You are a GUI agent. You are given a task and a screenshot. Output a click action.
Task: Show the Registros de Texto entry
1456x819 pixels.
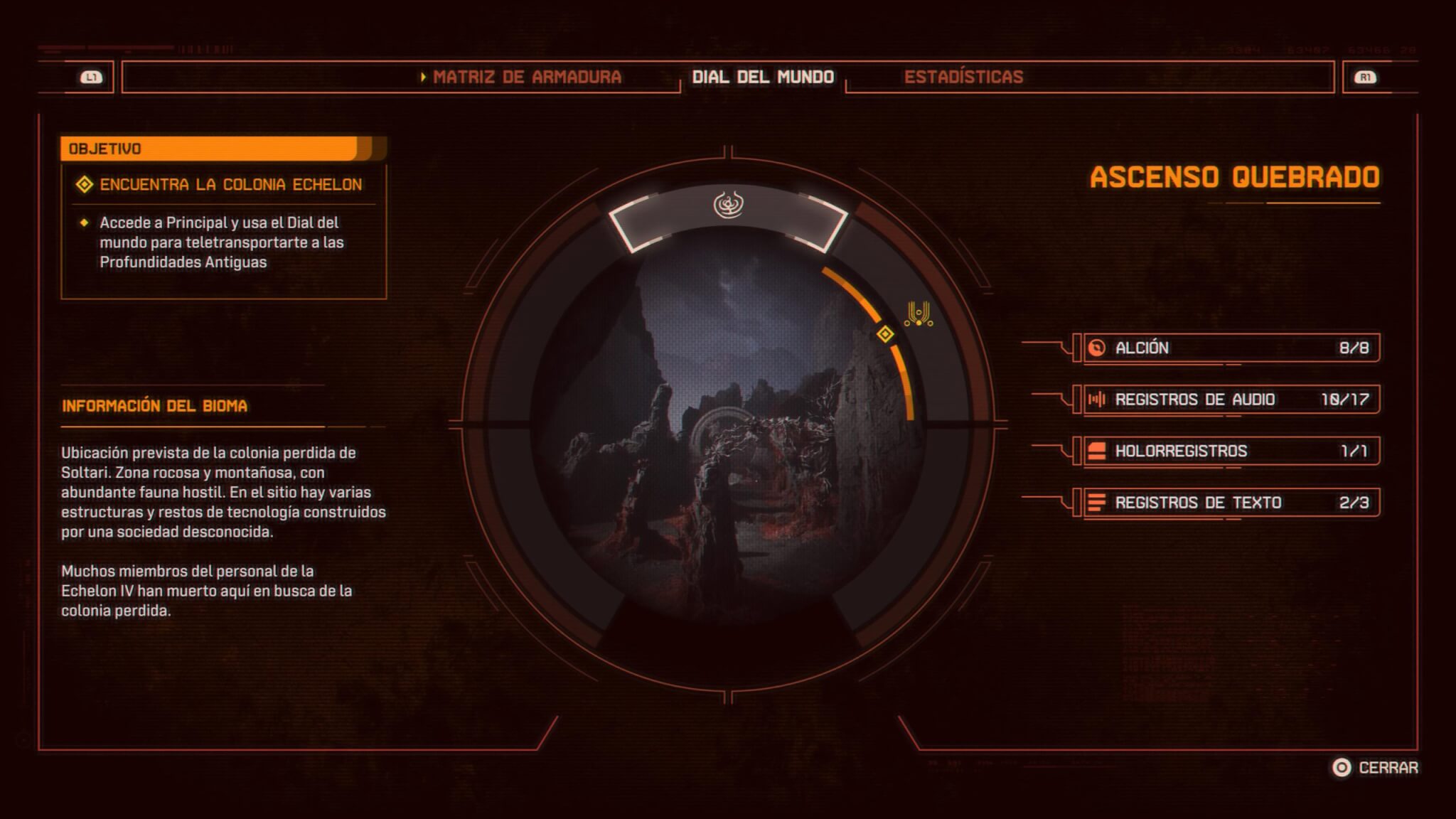point(1231,503)
